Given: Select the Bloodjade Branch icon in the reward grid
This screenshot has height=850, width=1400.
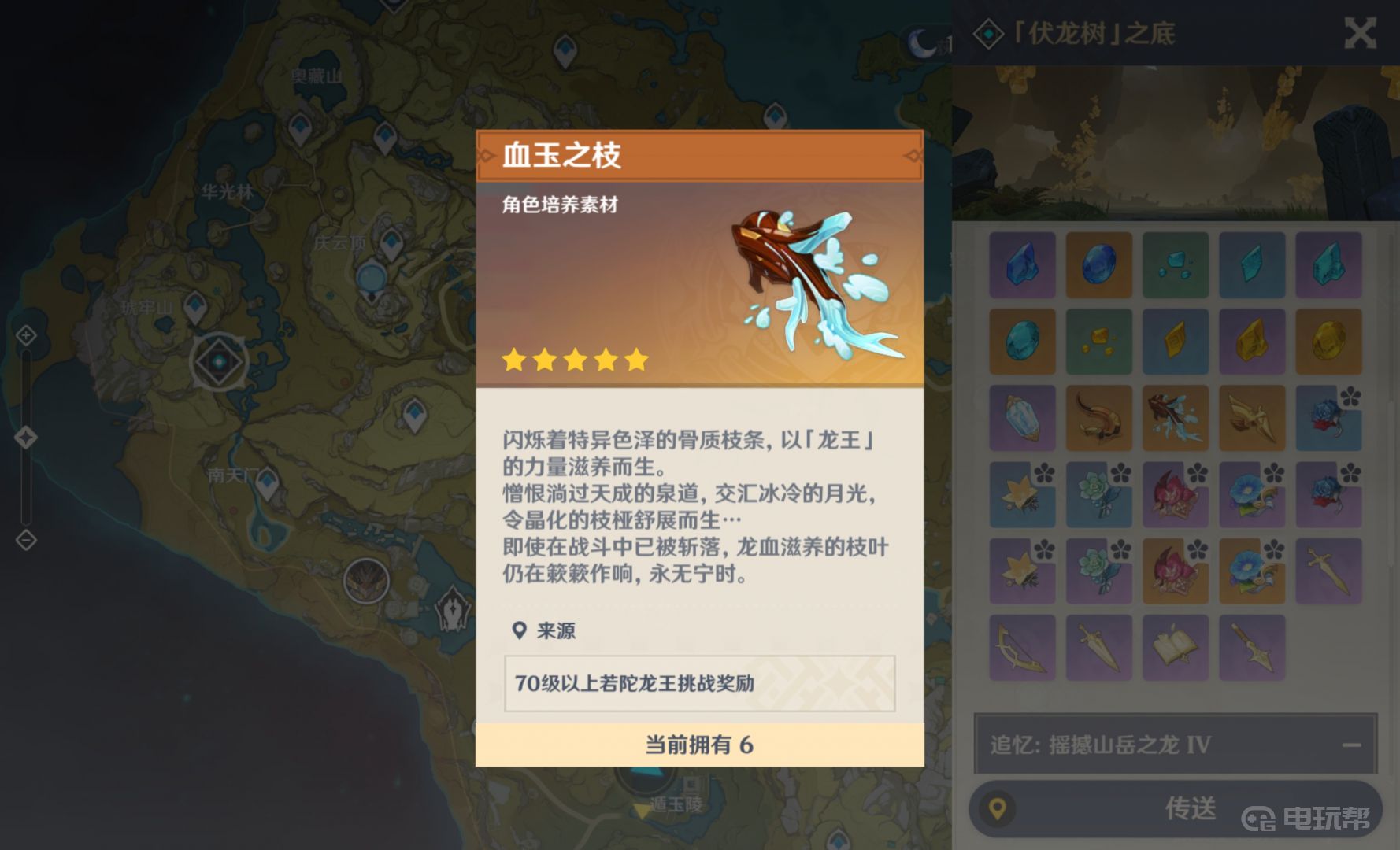Looking at the screenshot, I should coord(1176,419).
